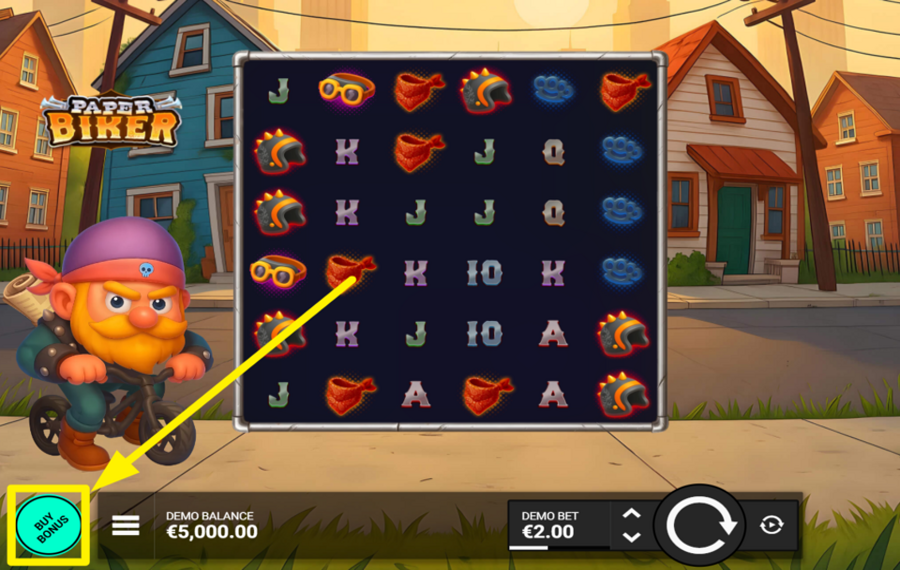Open the autoplay settings button

point(771,525)
